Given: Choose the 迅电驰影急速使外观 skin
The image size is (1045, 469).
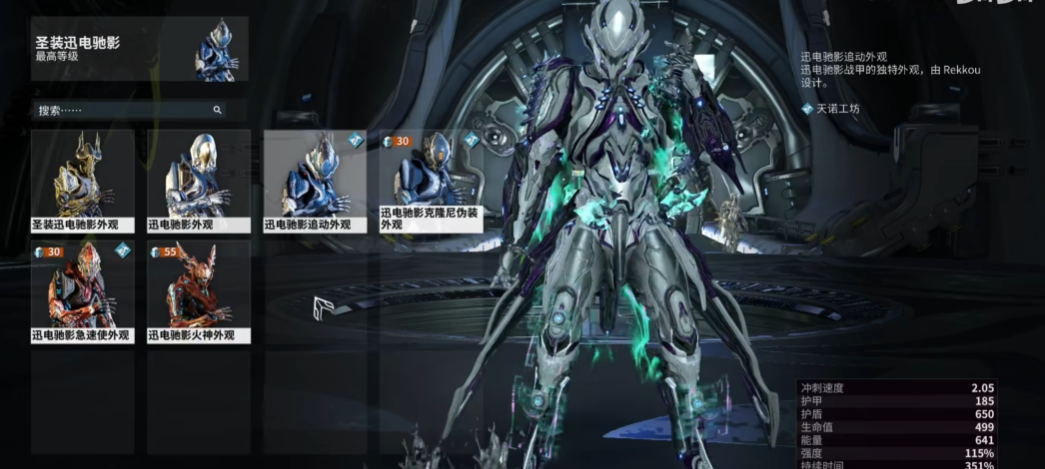Looking at the screenshot, I should click(x=81, y=292).
